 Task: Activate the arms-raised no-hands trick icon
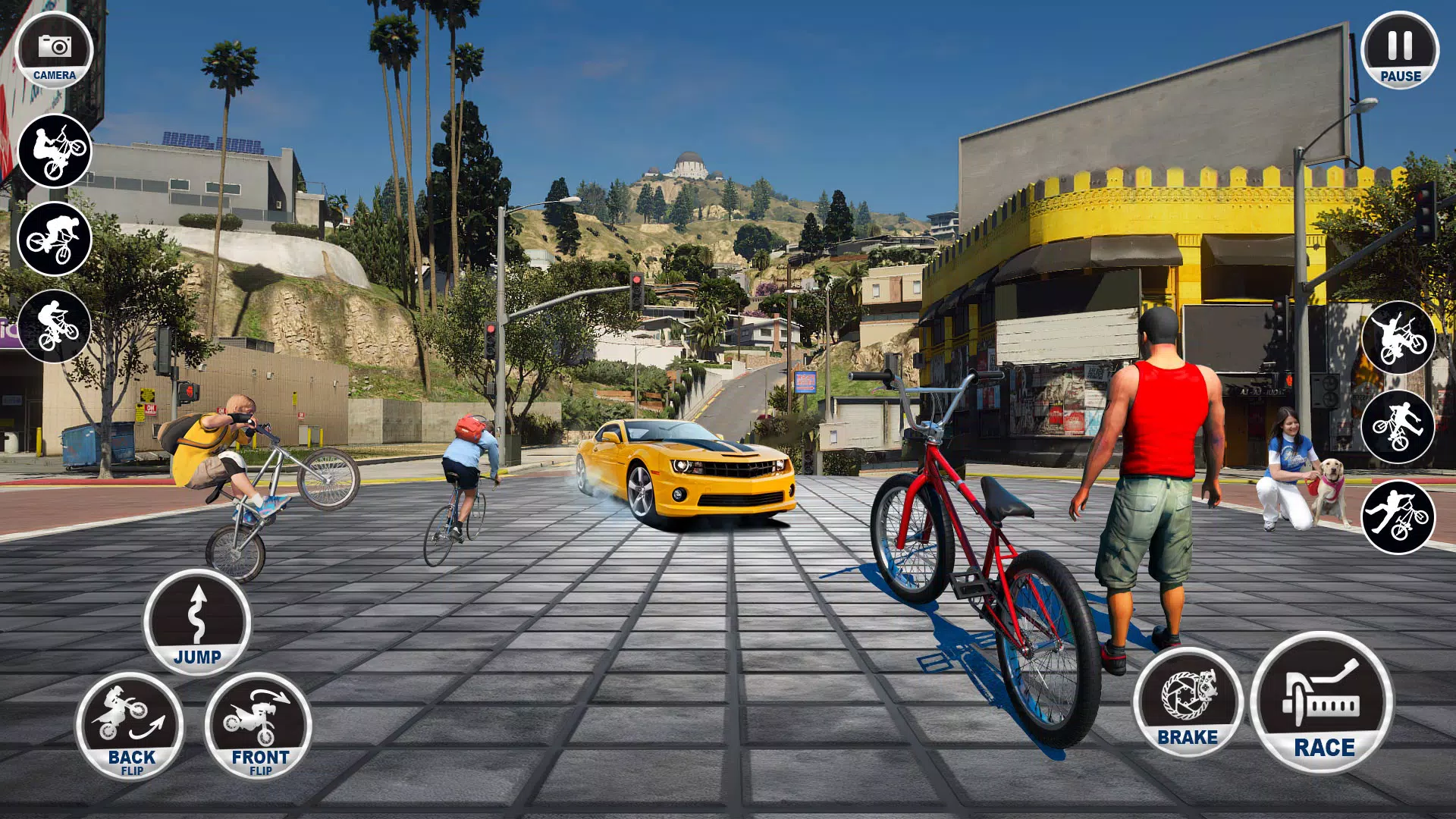(1398, 338)
